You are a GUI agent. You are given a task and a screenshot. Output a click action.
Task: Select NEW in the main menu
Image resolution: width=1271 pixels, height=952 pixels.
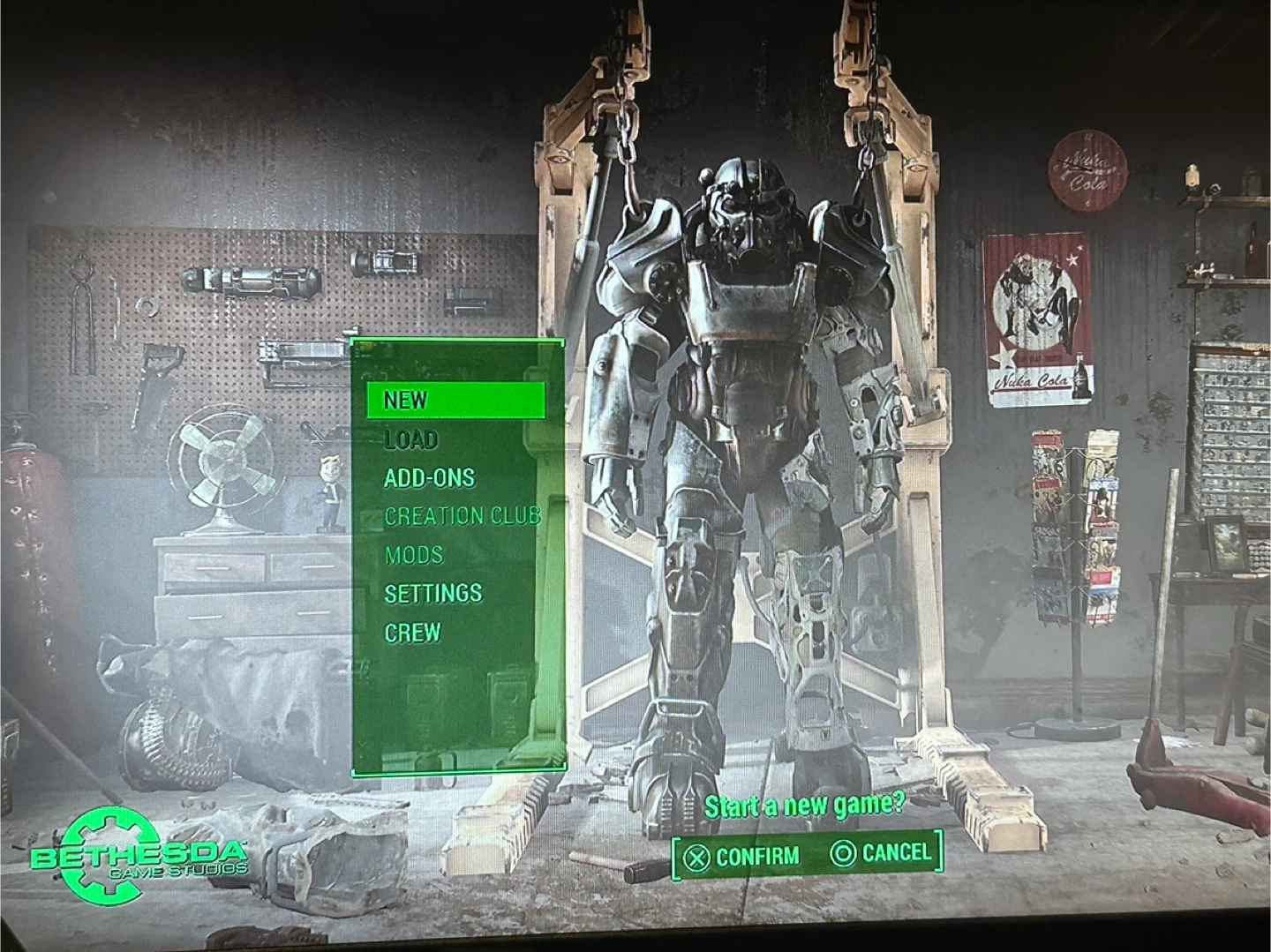tap(406, 400)
